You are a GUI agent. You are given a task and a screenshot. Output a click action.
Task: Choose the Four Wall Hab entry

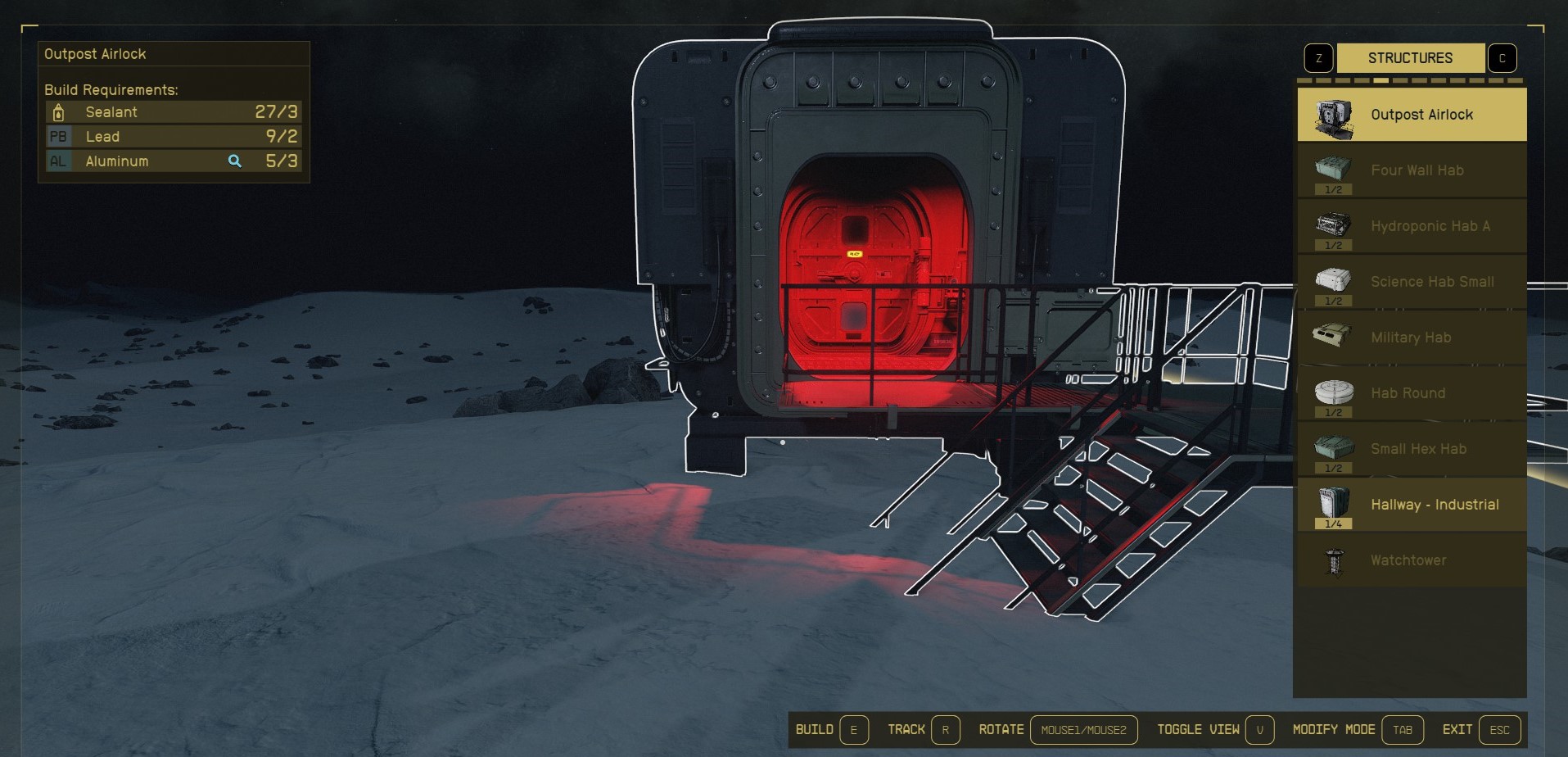coord(1412,170)
